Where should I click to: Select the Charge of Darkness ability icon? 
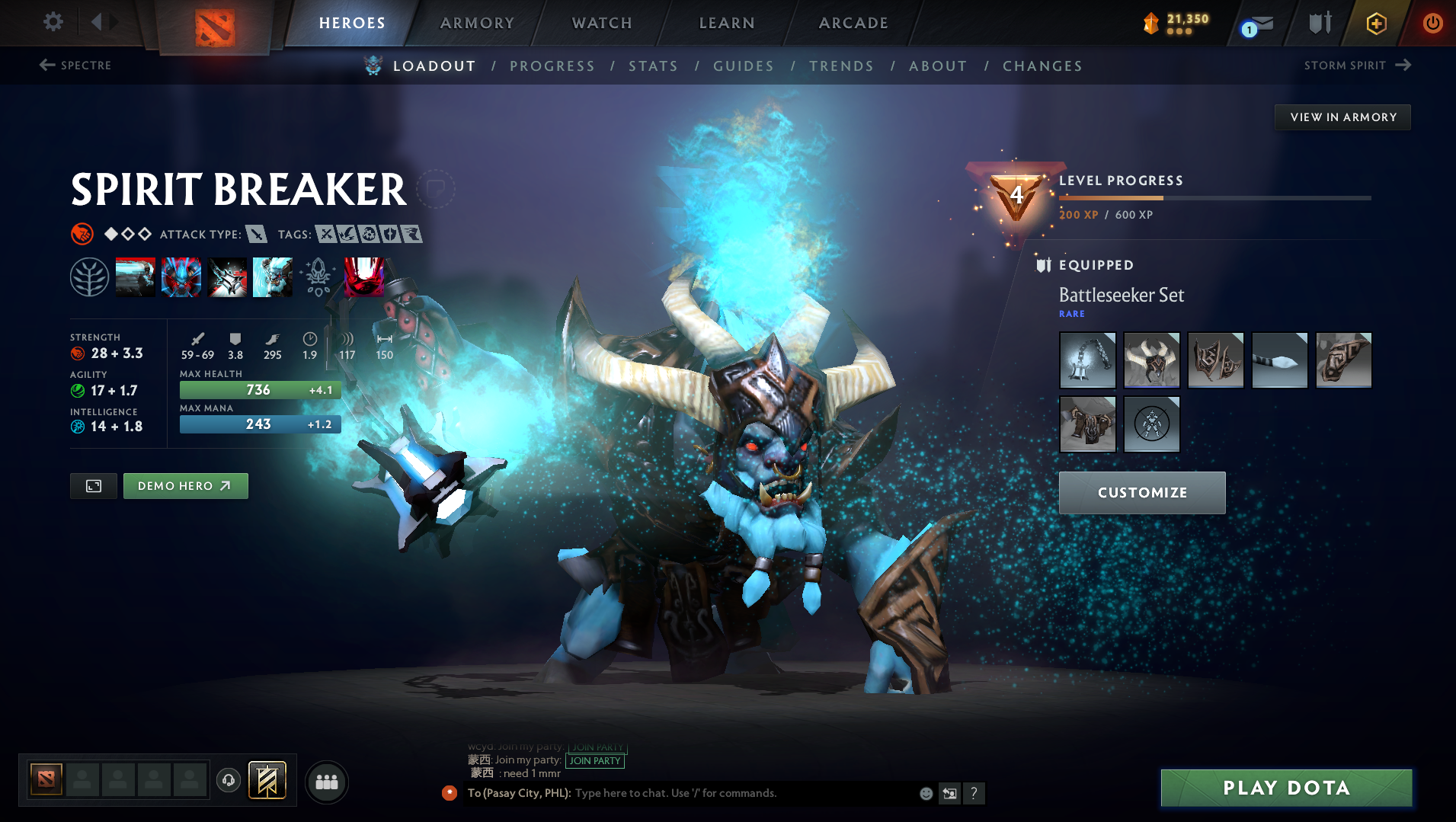[136, 277]
